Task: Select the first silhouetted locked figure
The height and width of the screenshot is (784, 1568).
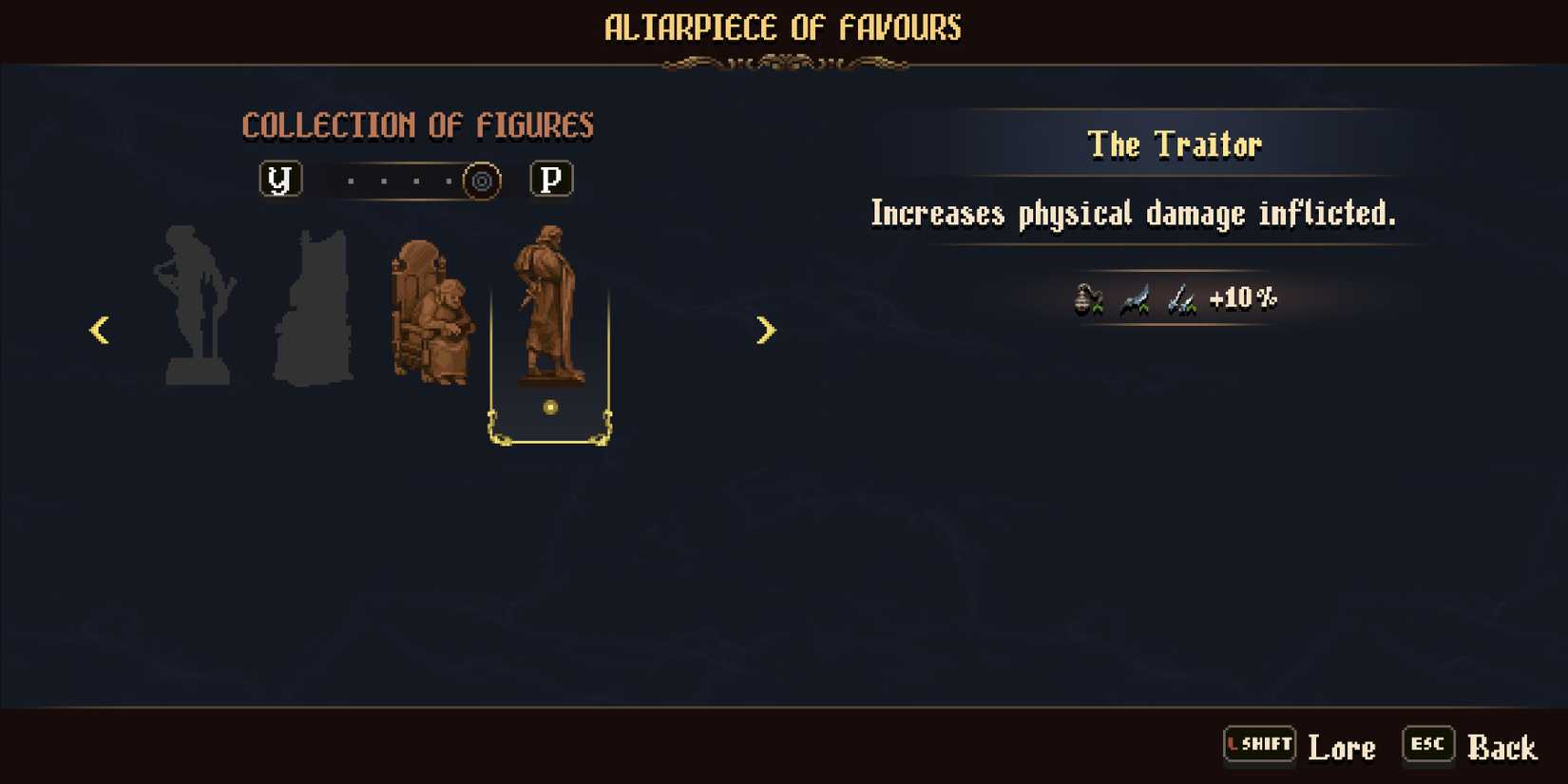Action: [x=195, y=304]
